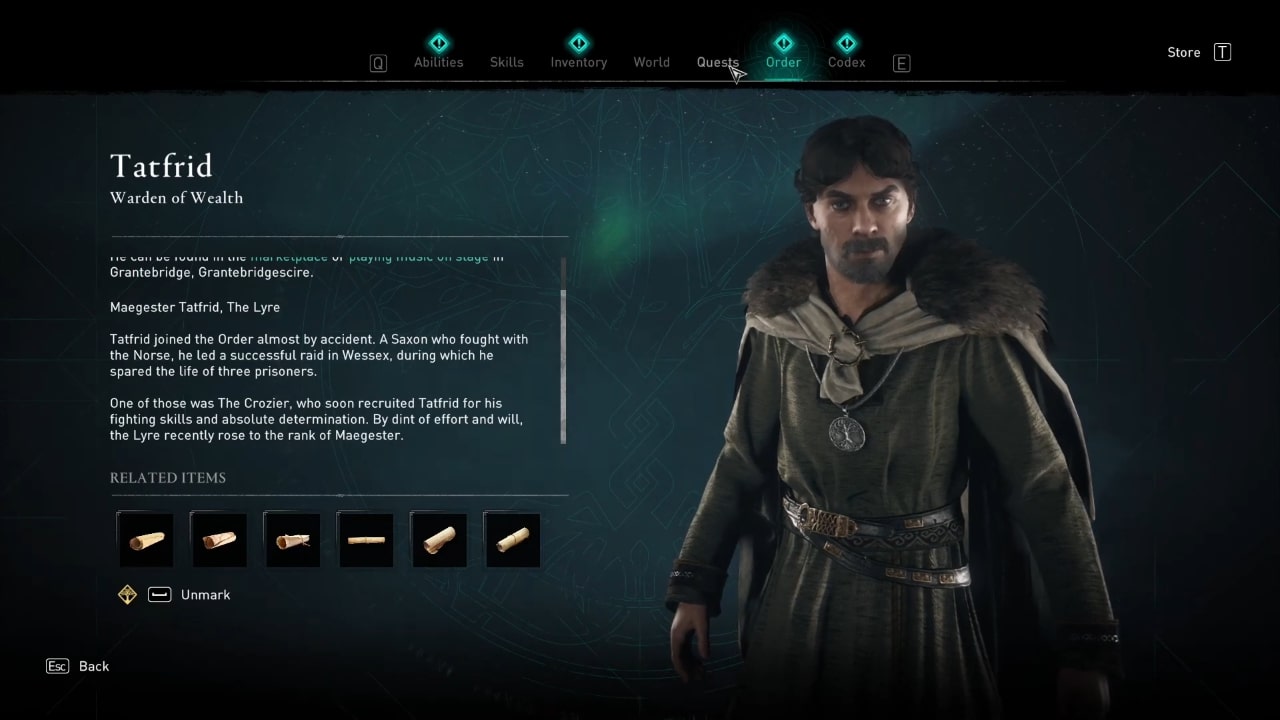Open the Store

[1183, 52]
